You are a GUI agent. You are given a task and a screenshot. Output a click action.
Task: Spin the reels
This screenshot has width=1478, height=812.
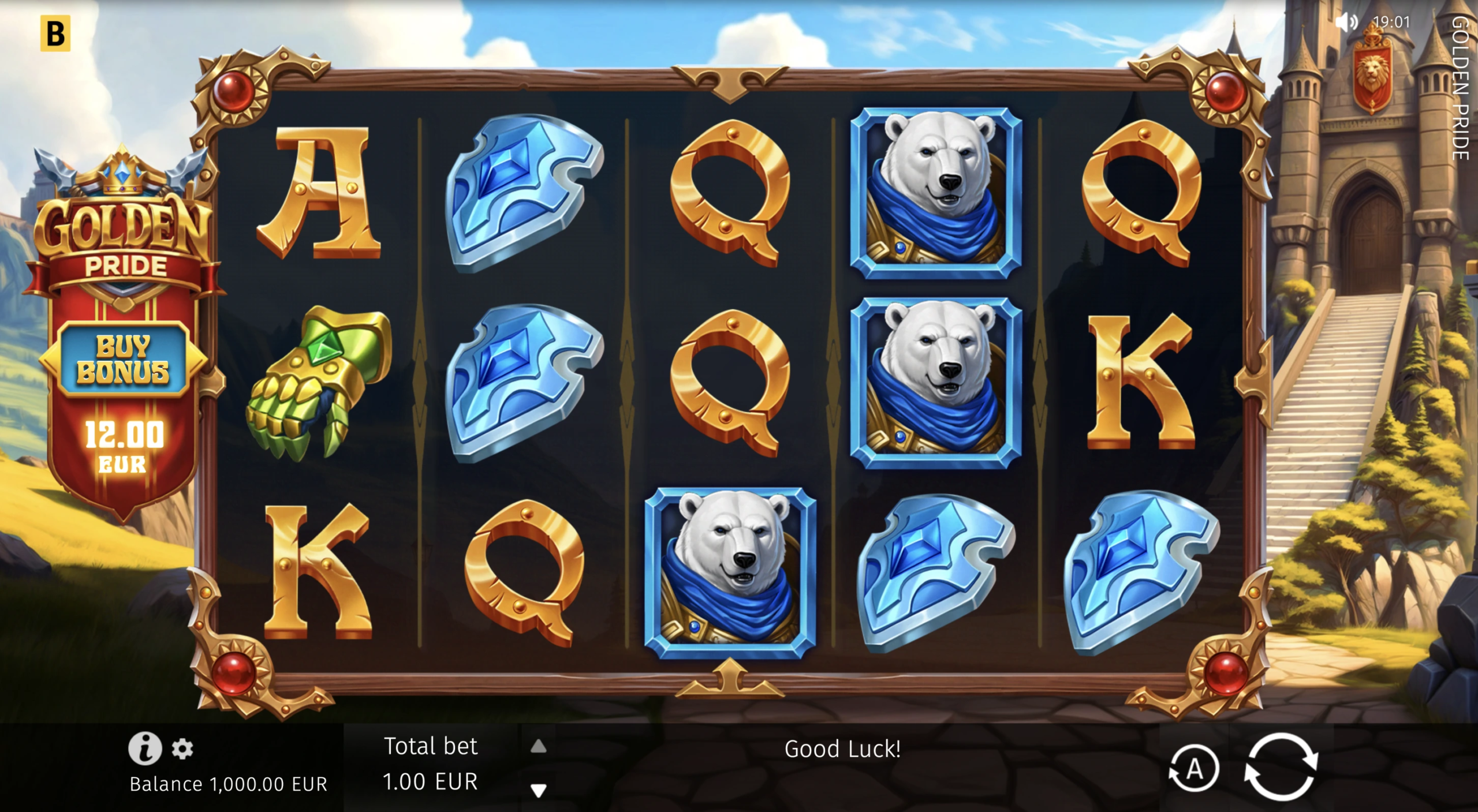[1281, 767]
